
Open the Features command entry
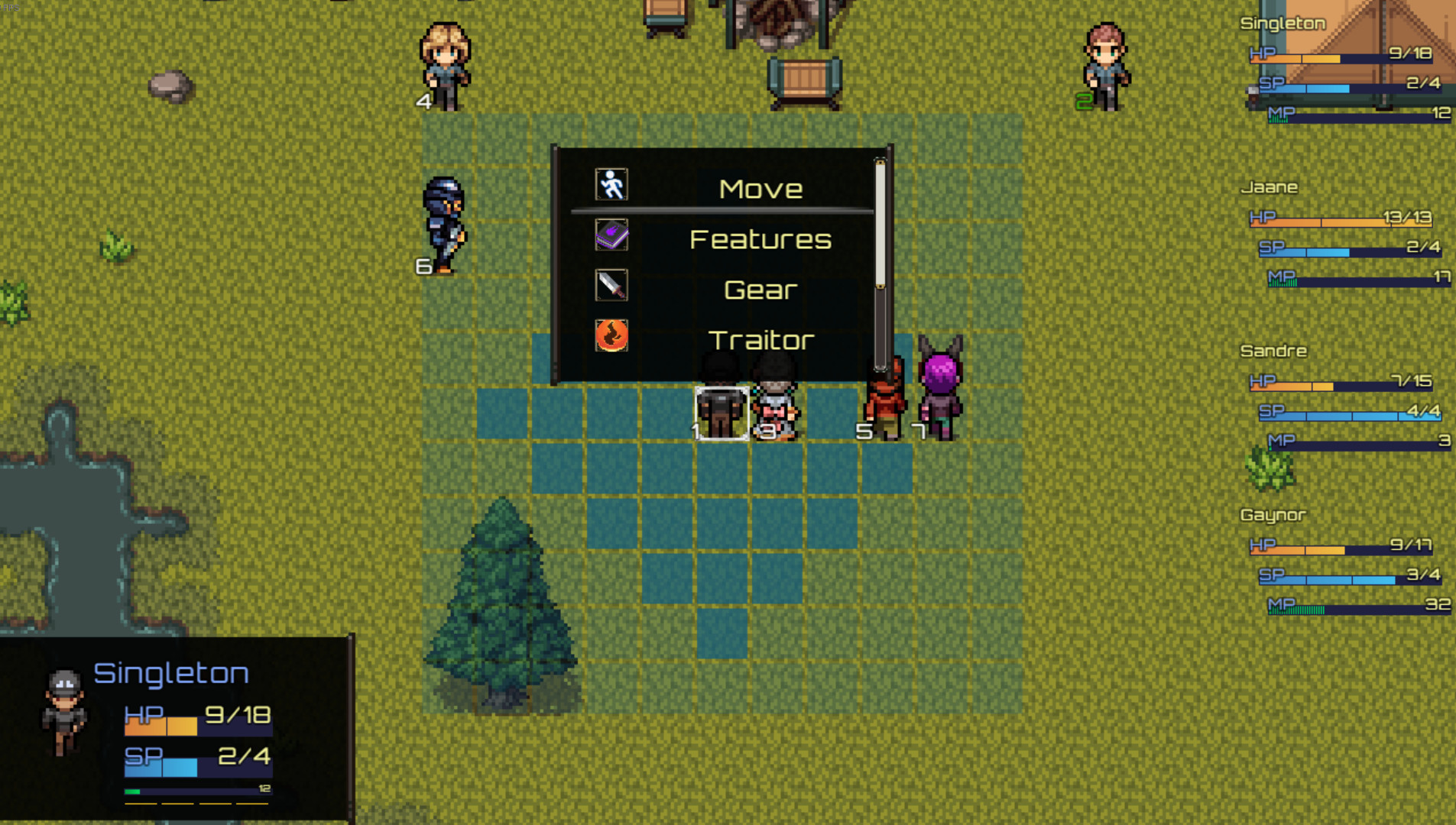tap(760, 238)
